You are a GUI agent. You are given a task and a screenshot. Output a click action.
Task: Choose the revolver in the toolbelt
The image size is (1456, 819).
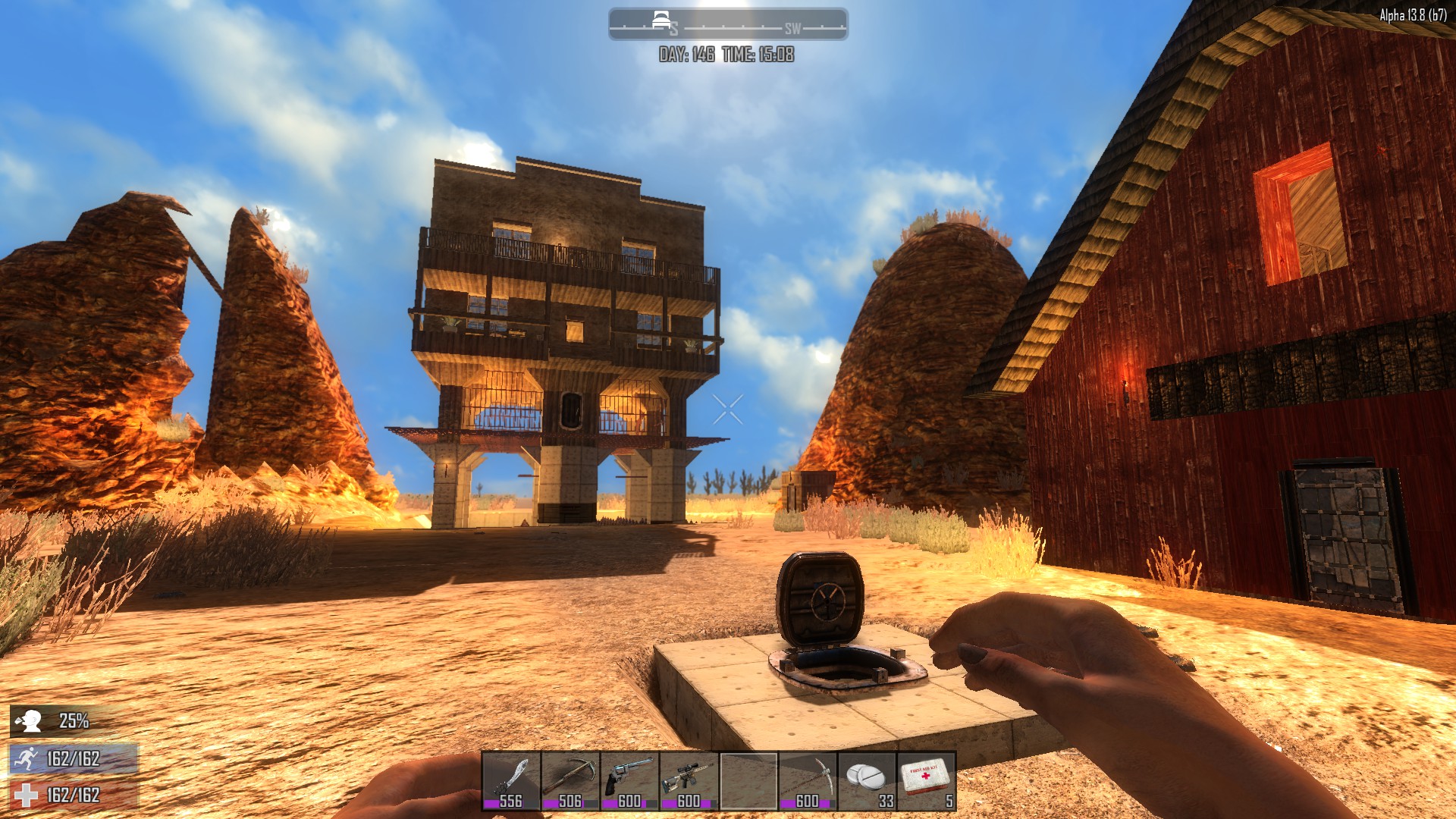pyautogui.click(x=629, y=781)
